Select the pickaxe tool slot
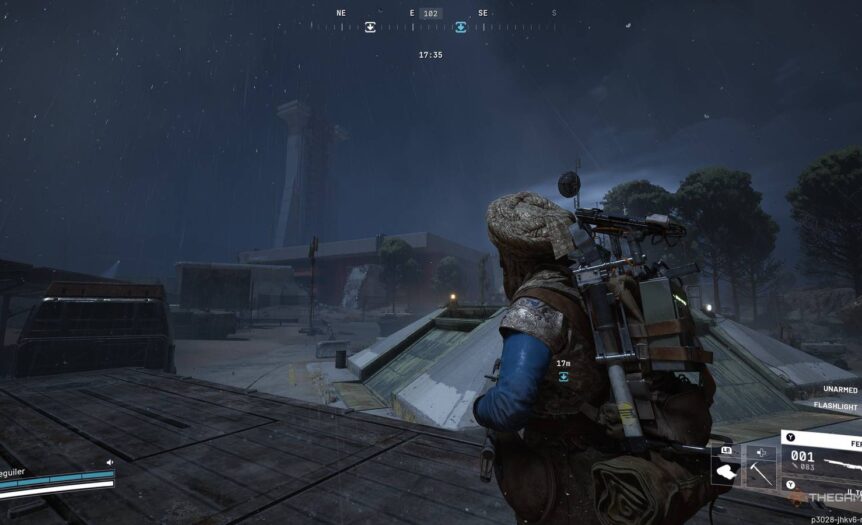Image resolution: width=862 pixels, height=525 pixels. click(761, 475)
